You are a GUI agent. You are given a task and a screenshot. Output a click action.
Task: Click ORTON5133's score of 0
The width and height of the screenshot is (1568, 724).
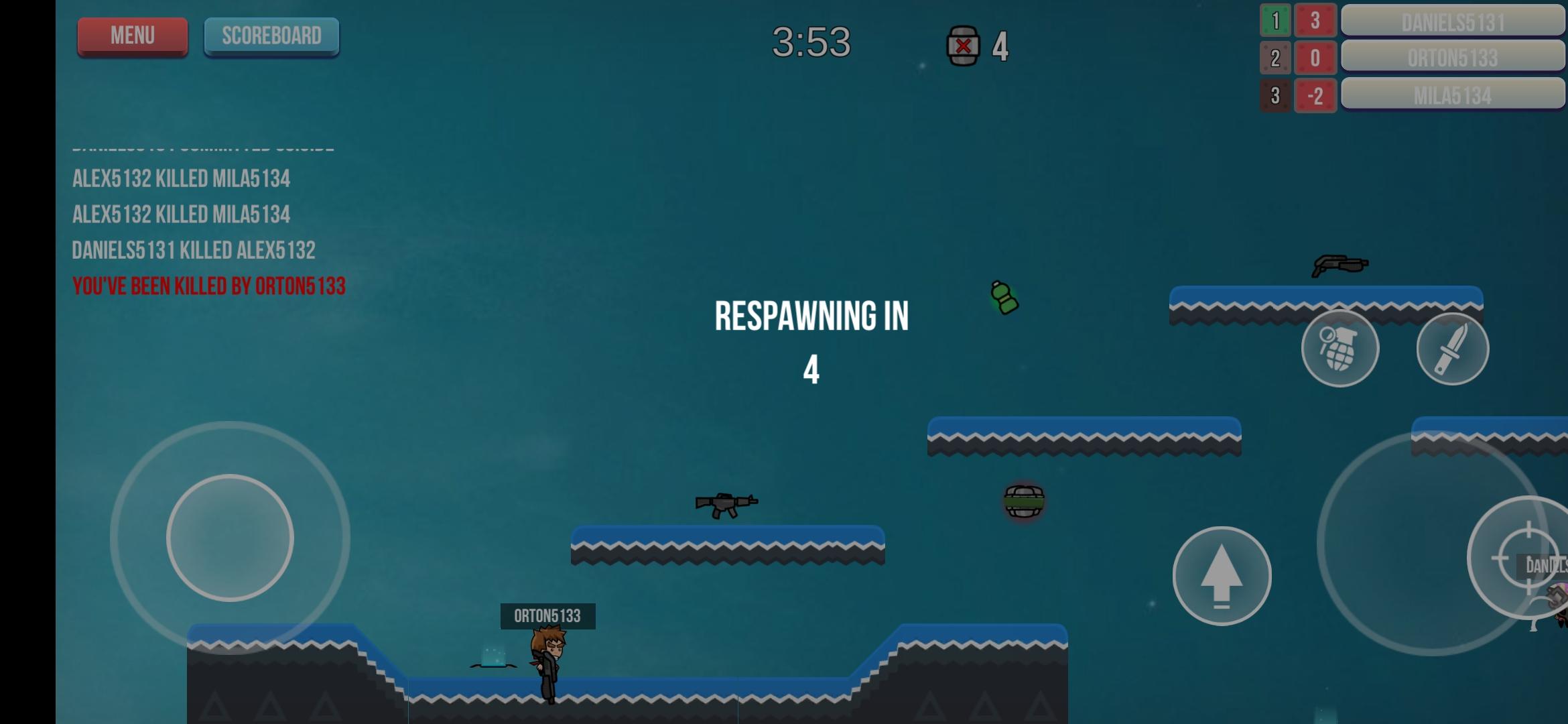pyautogui.click(x=1315, y=58)
